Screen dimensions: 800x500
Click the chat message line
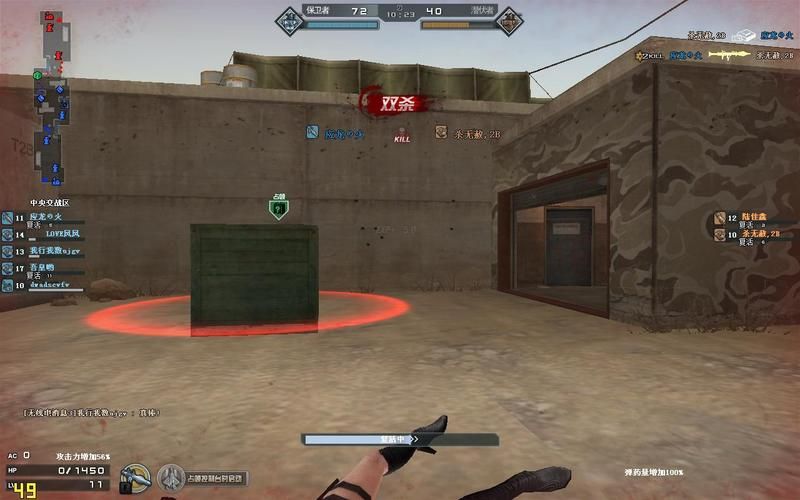92,412
